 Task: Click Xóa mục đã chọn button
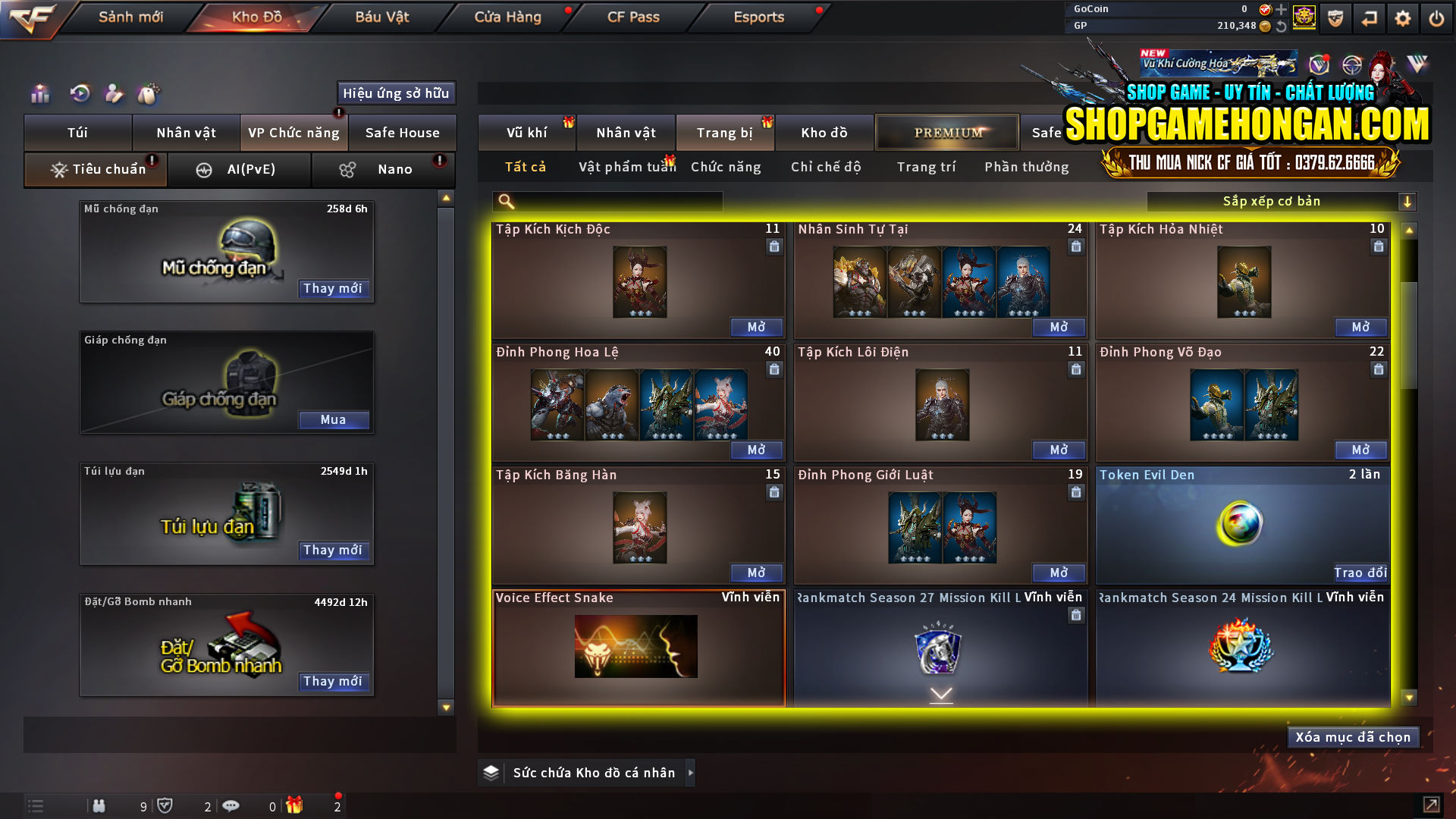point(1353,736)
